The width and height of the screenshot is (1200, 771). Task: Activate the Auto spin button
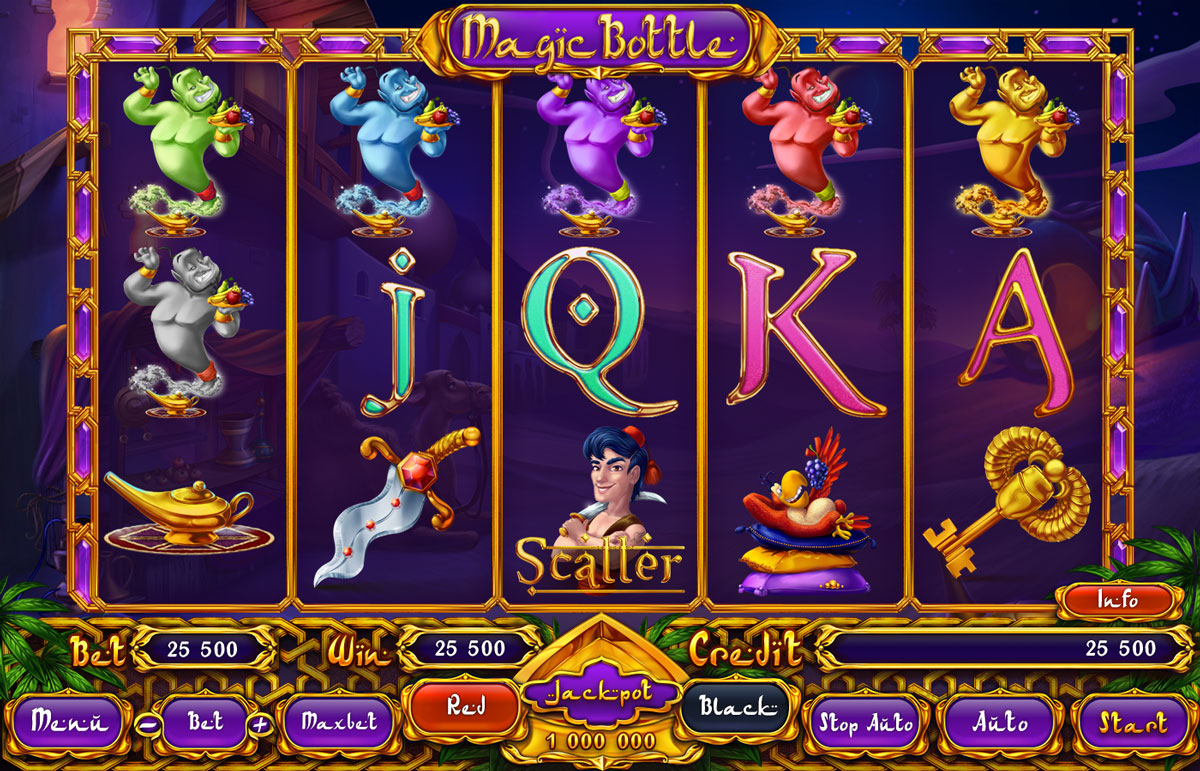pyautogui.click(x=999, y=721)
